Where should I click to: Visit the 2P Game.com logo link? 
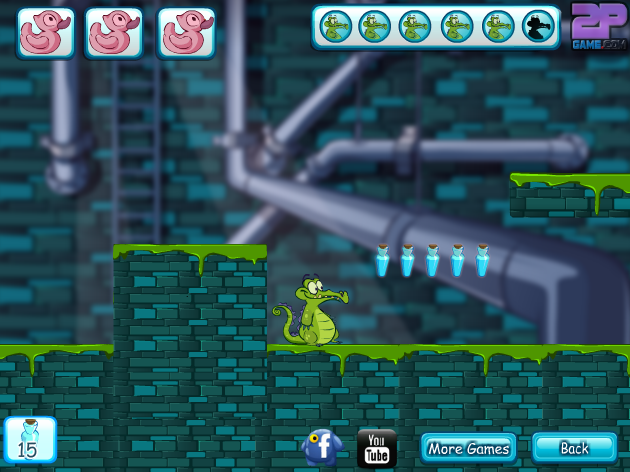pos(598,27)
